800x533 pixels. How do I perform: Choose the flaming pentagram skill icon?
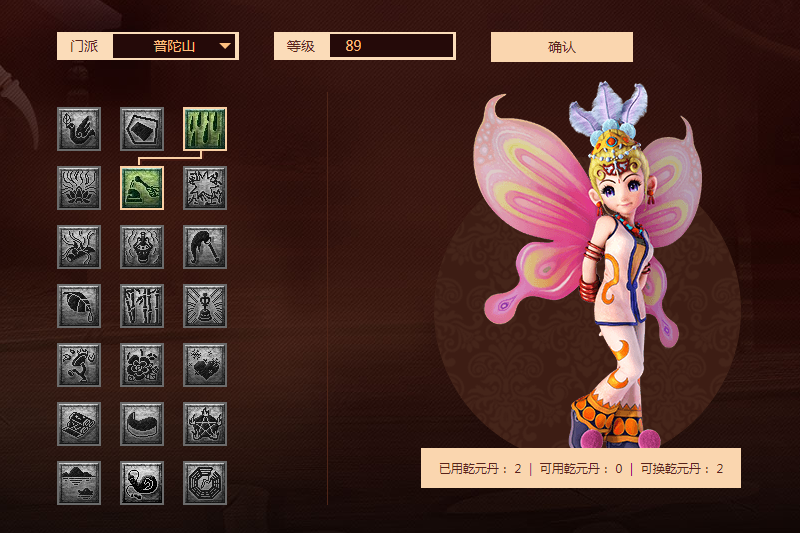tap(205, 424)
